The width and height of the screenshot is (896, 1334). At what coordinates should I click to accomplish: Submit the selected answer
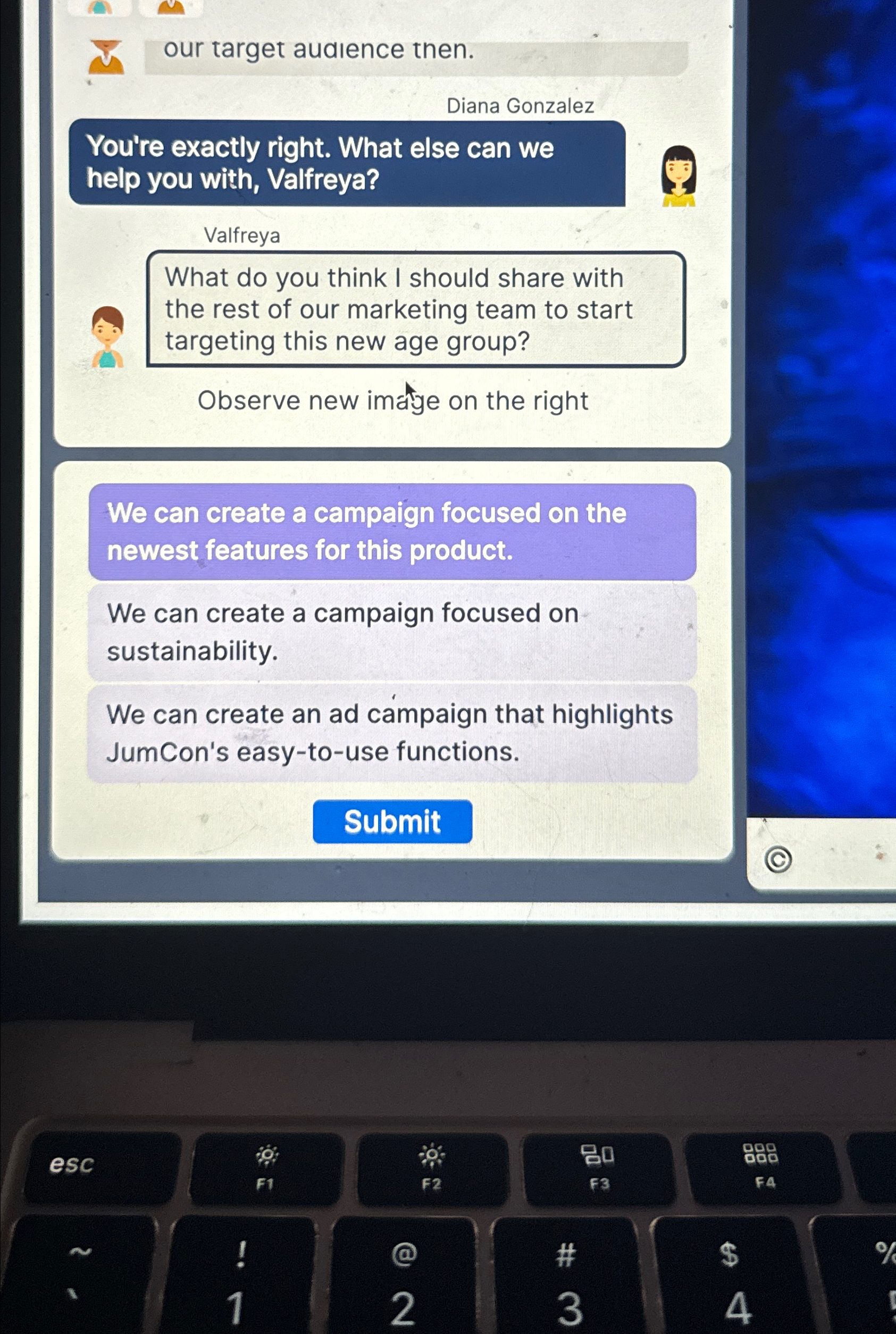tap(392, 821)
